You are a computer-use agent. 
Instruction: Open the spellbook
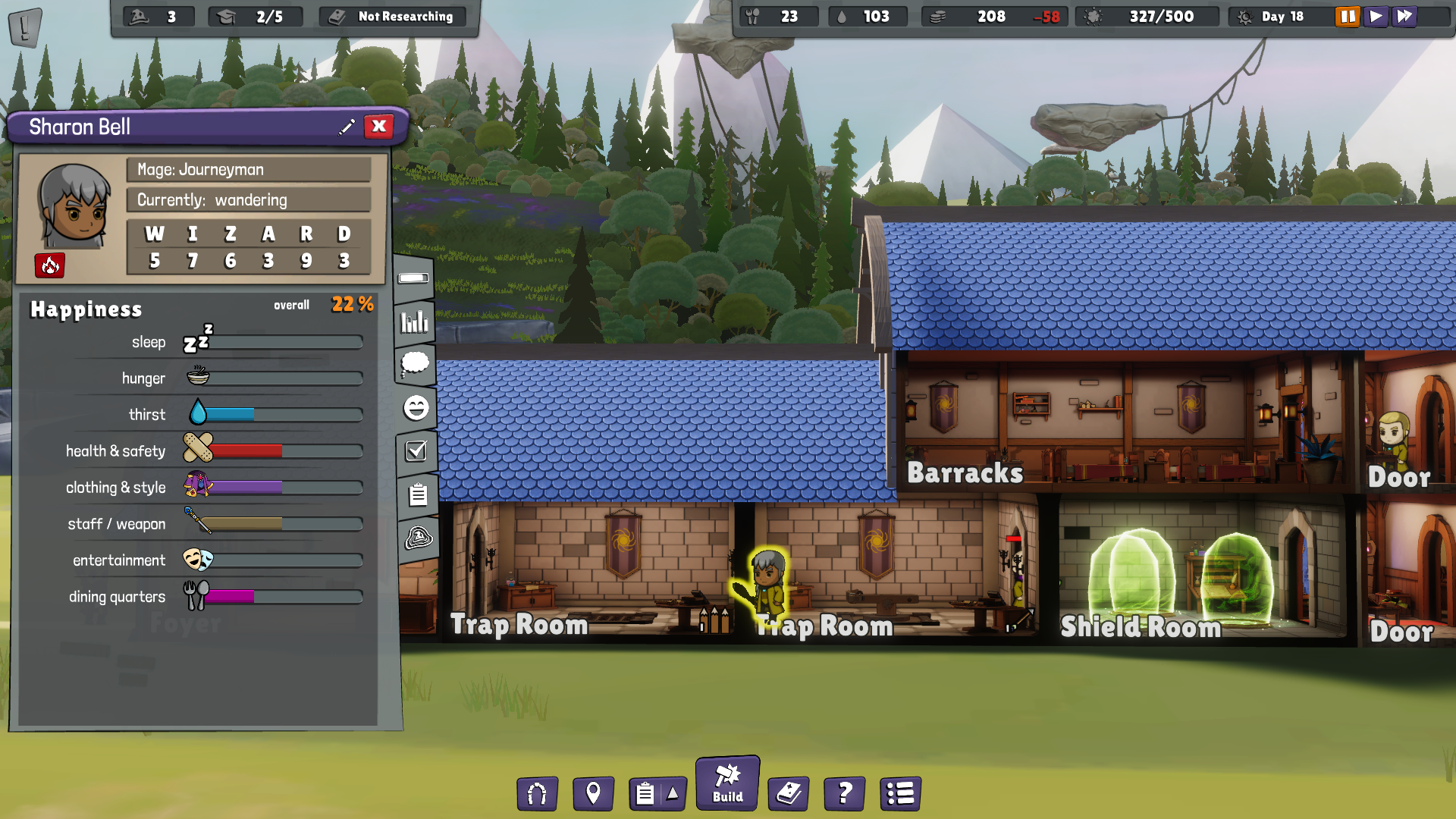click(788, 794)
